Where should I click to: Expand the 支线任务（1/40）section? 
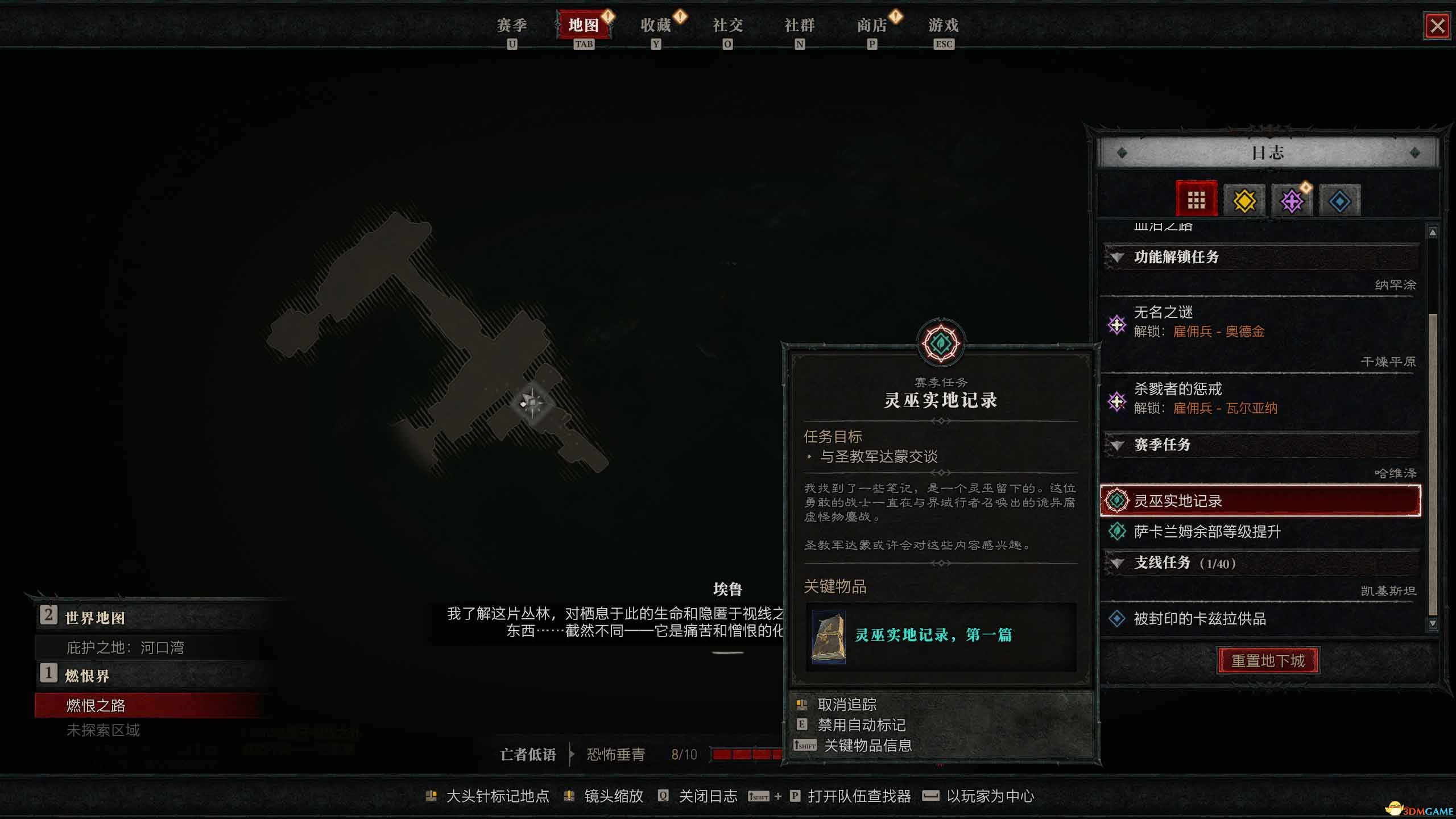click(1118, 563)
